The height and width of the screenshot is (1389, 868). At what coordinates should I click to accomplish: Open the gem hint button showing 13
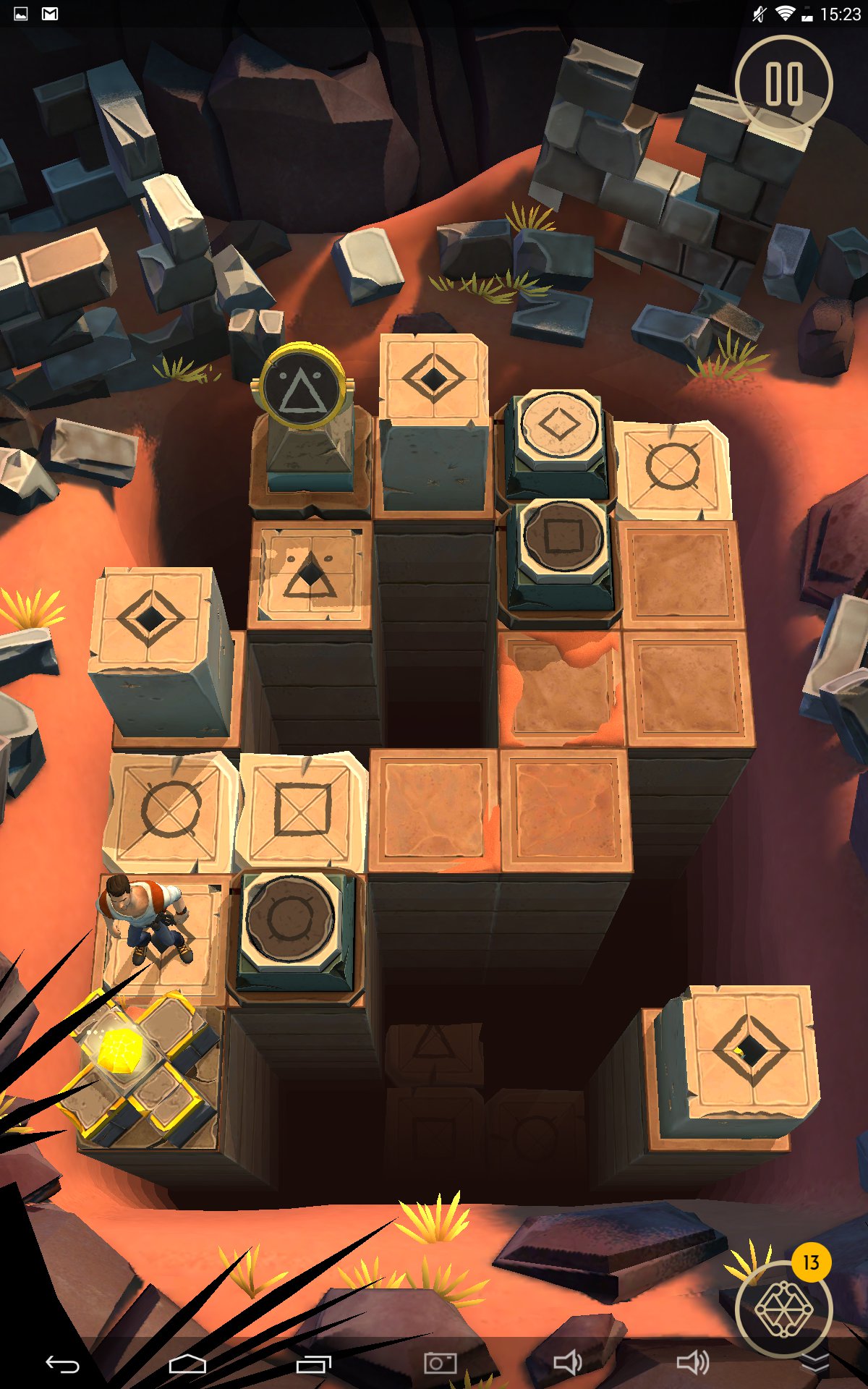(783, 1307)
